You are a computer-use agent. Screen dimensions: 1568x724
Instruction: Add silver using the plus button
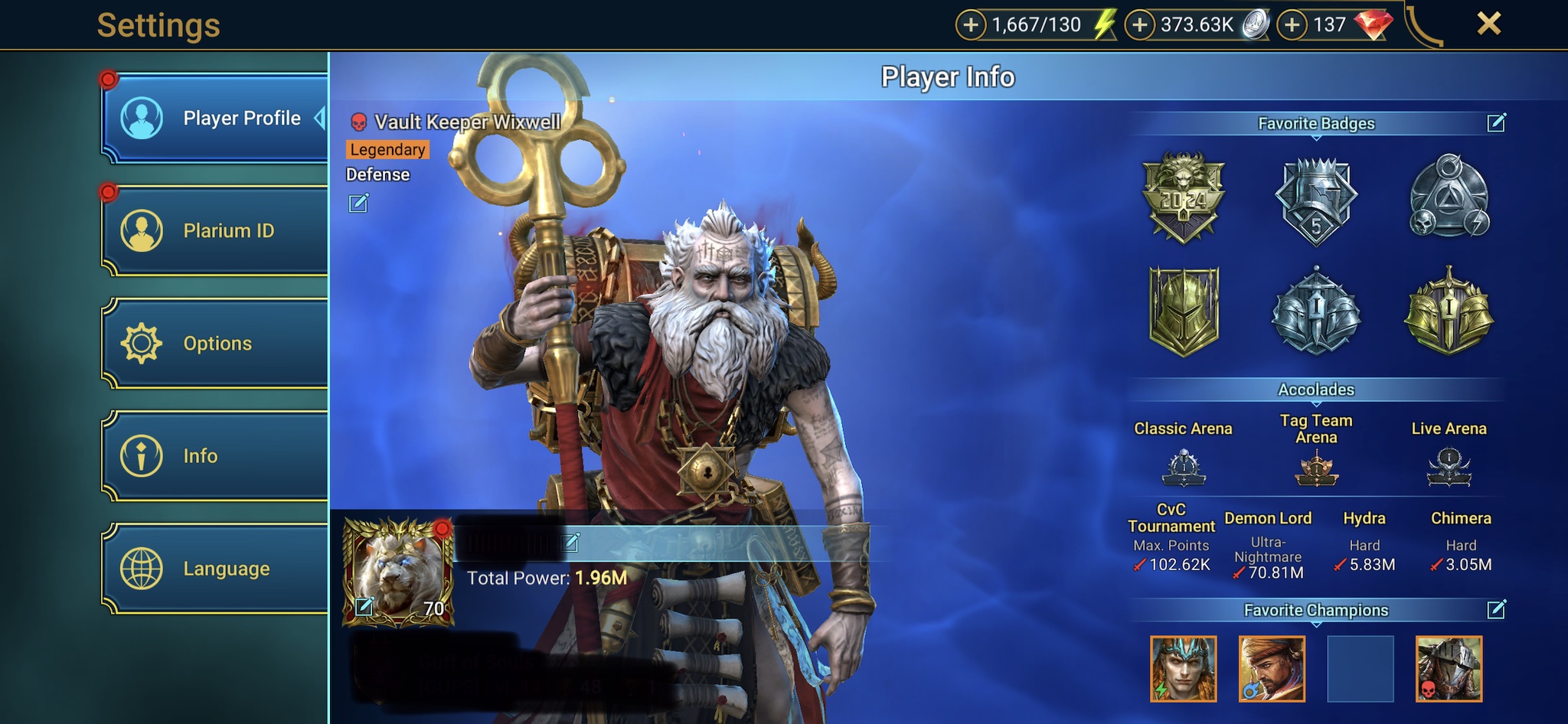tap(1139, 25)
